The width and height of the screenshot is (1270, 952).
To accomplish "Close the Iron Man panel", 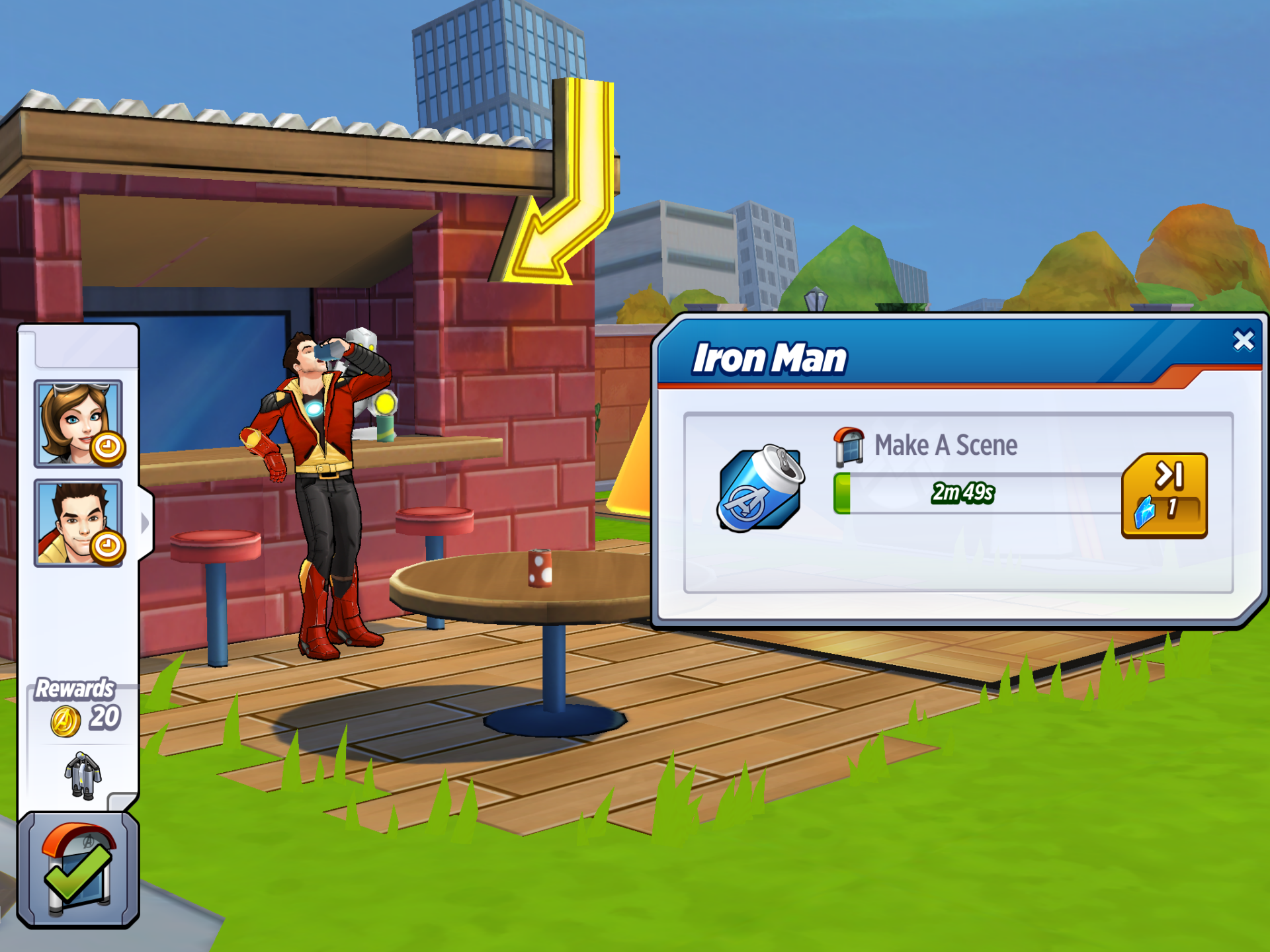I will tap(1243, 340).
